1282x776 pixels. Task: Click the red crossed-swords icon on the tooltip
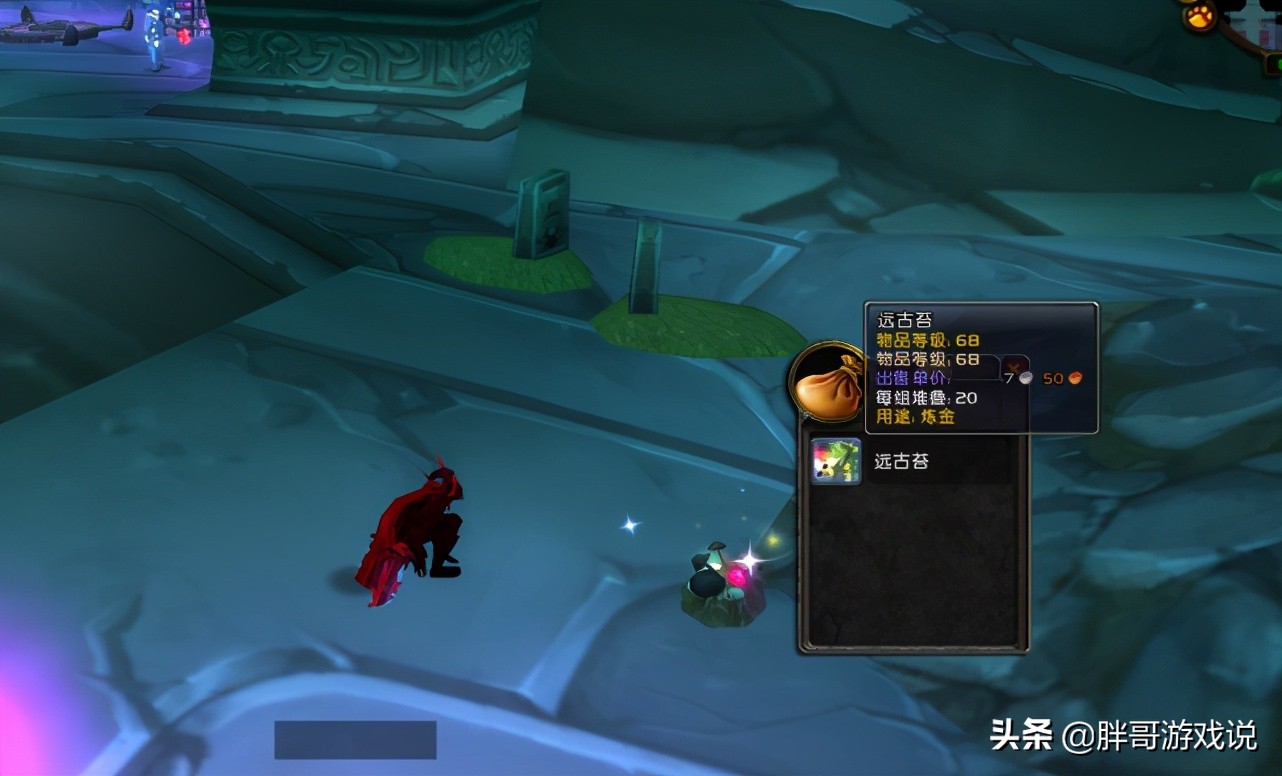(x=1013, y=366)
